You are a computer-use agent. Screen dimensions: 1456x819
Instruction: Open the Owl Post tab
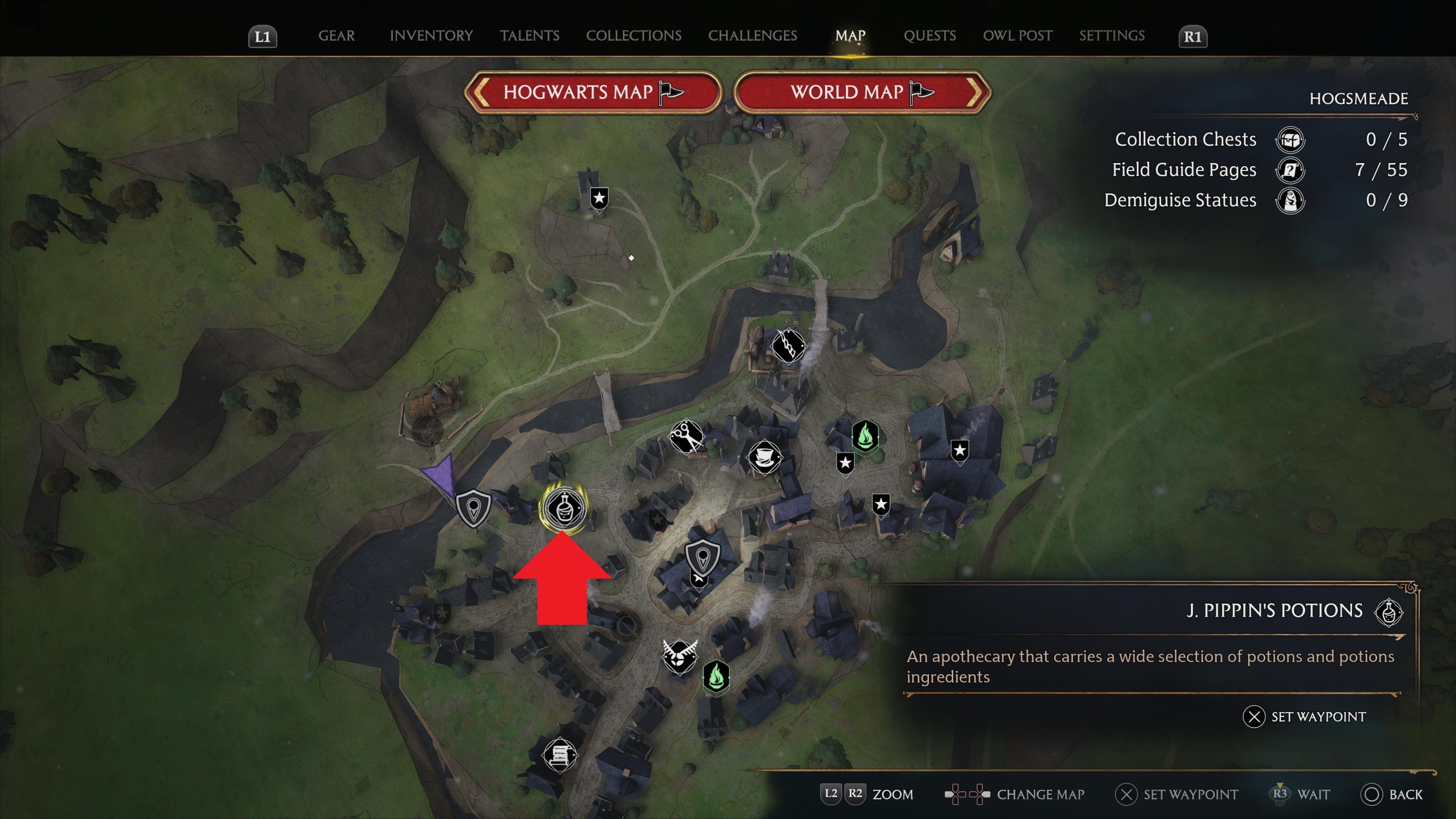point(1017,35)
